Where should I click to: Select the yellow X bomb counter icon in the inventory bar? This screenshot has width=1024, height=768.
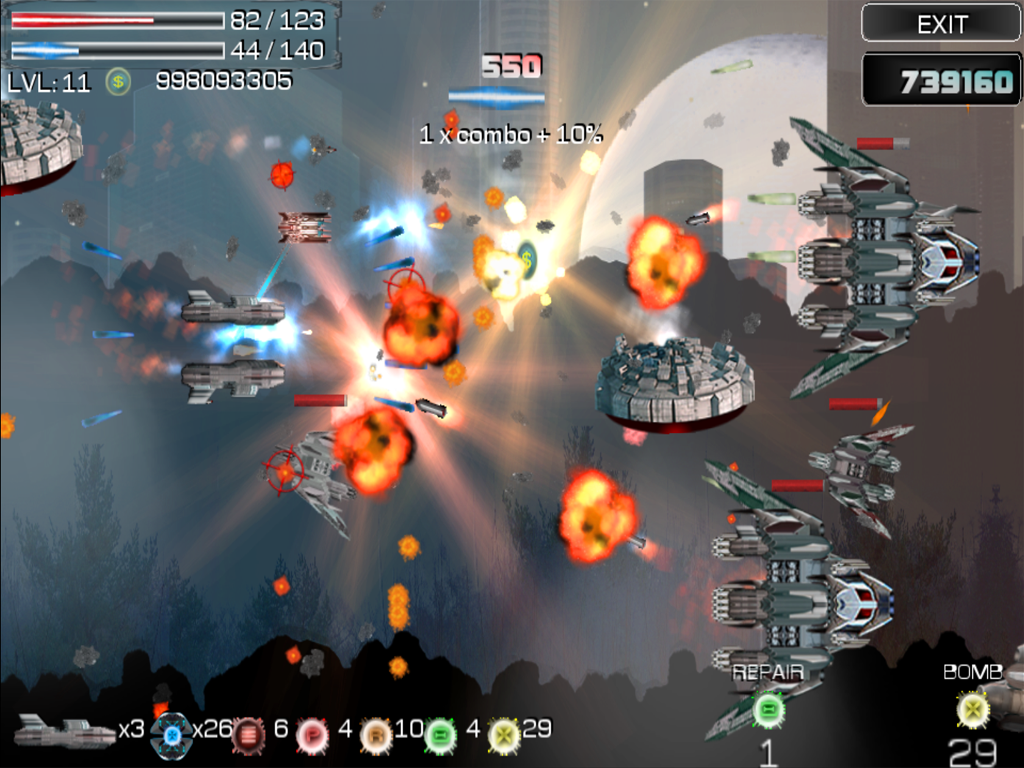coord(503,735)
